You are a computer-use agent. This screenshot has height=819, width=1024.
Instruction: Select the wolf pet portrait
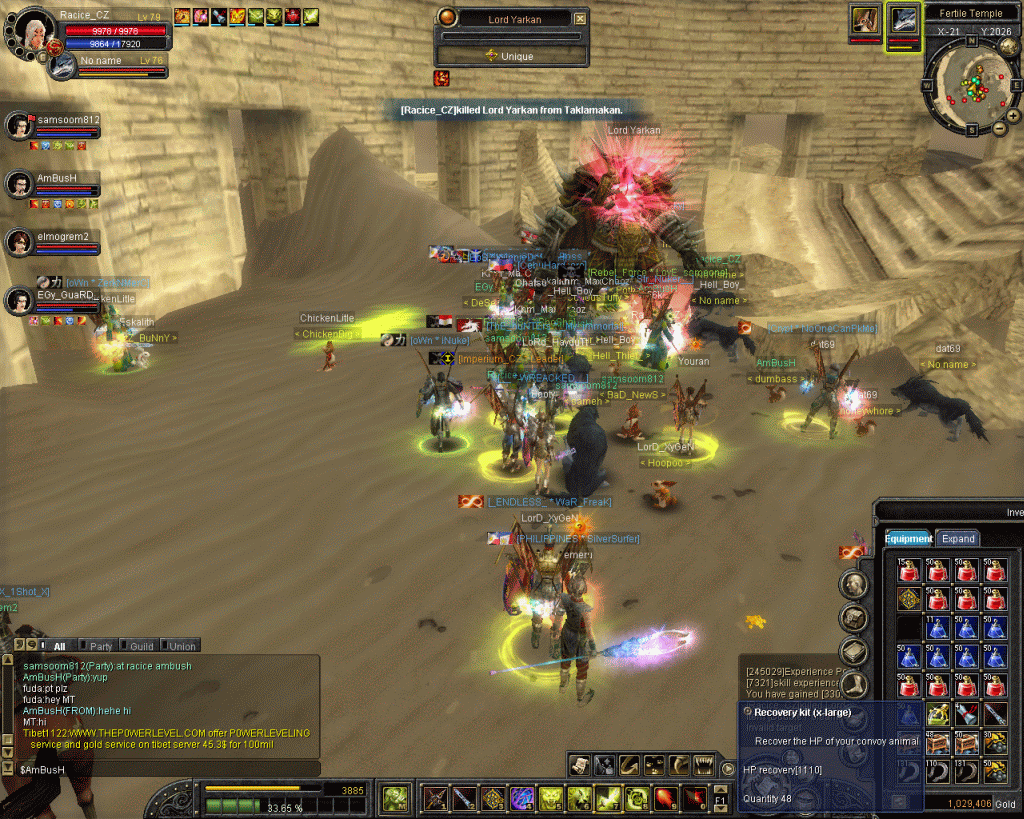click(x=902, y=20)
